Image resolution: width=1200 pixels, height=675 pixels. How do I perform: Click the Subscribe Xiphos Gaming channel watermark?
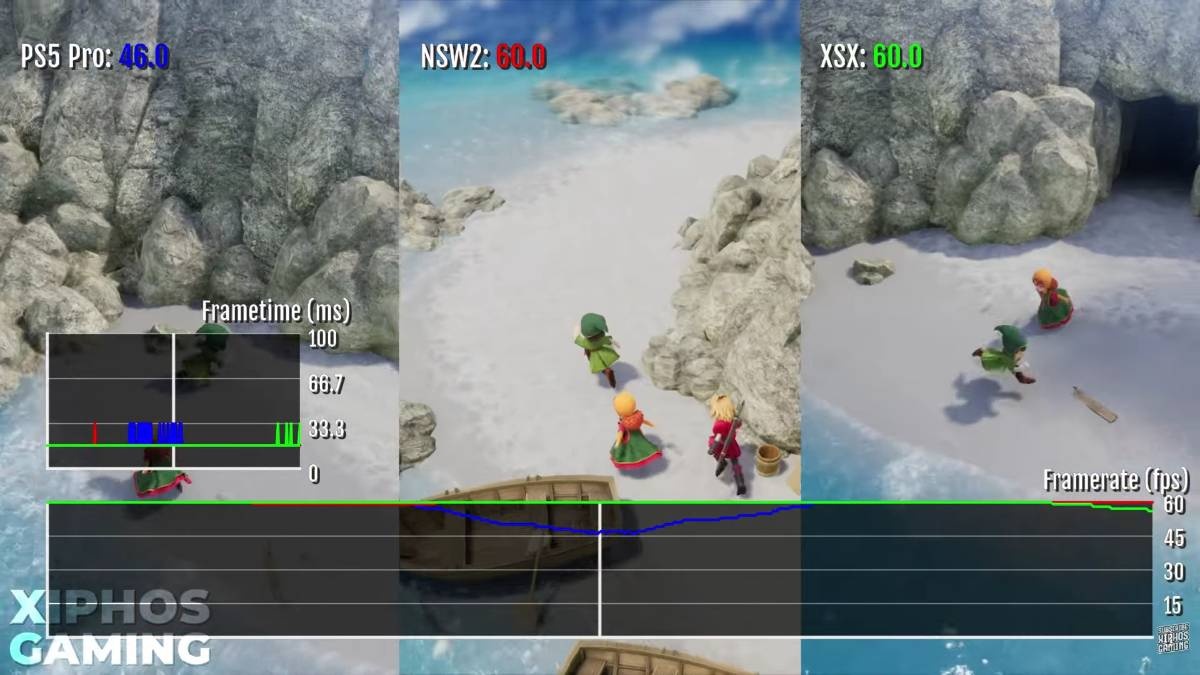click(1173, 639)
